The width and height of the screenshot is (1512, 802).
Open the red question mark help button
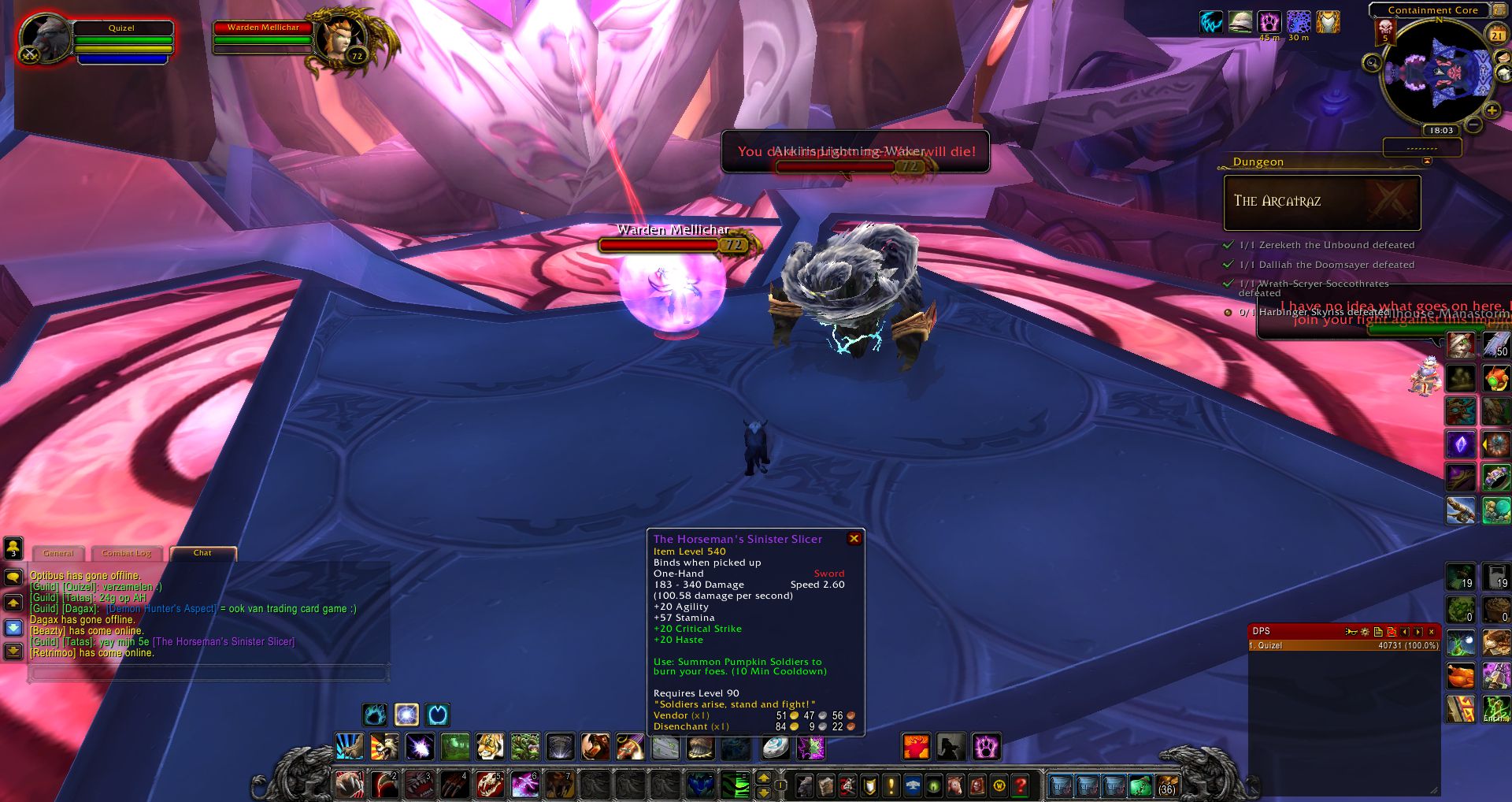coord(1021,785)
